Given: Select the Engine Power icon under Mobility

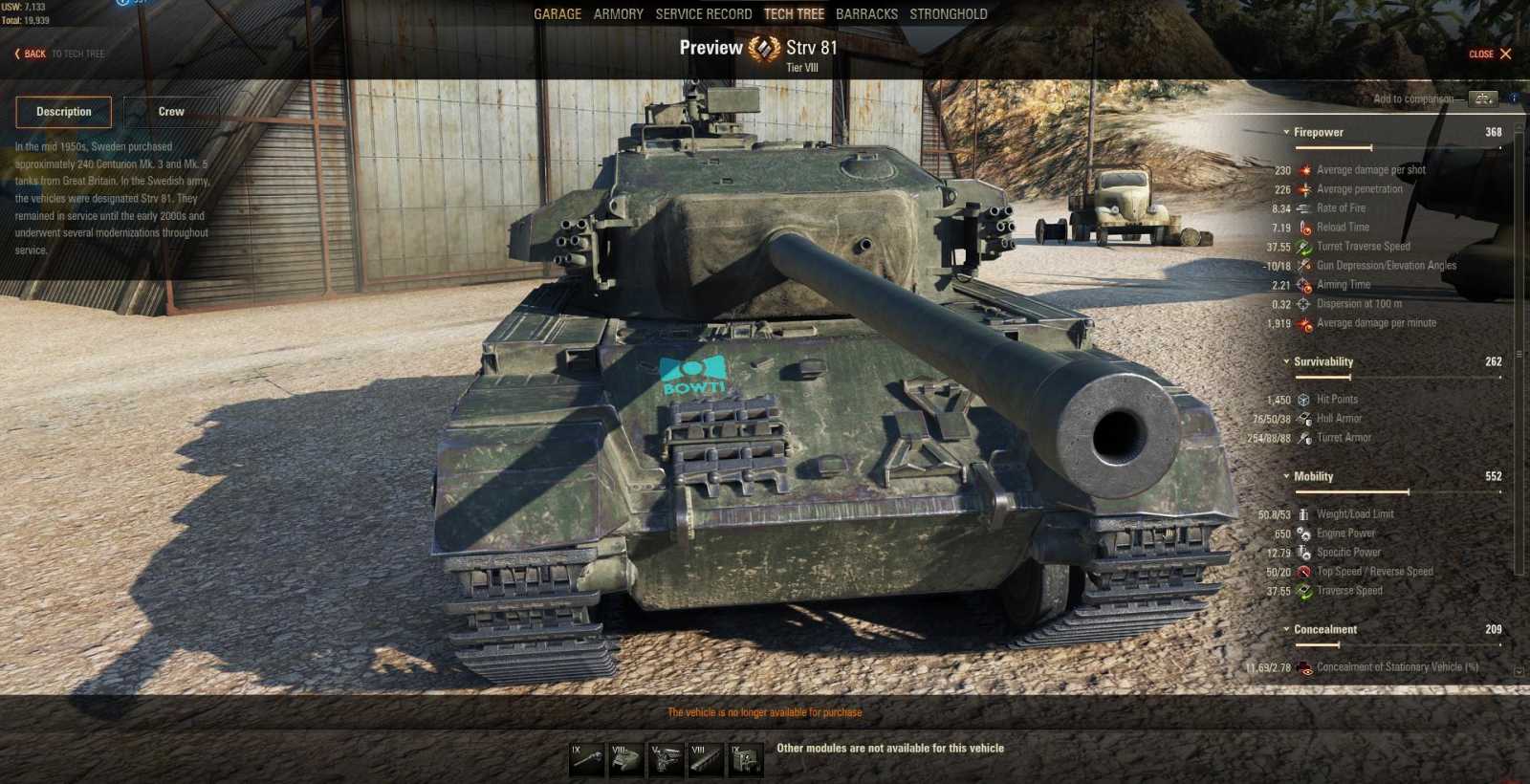Looking at the screenshot, I should [1302, 533].
